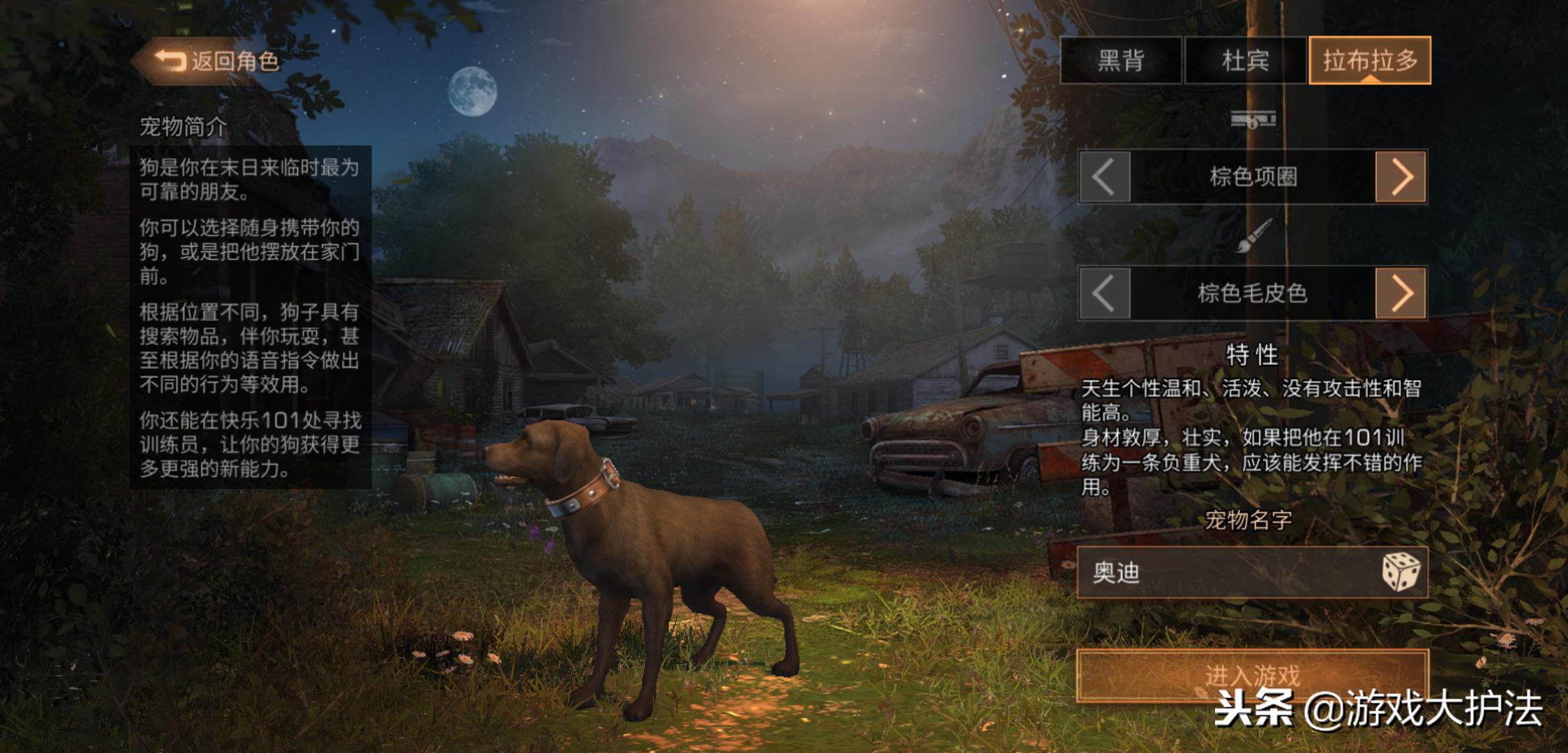Click the pet name field showing 奥迪

(x=1221, y=572)
